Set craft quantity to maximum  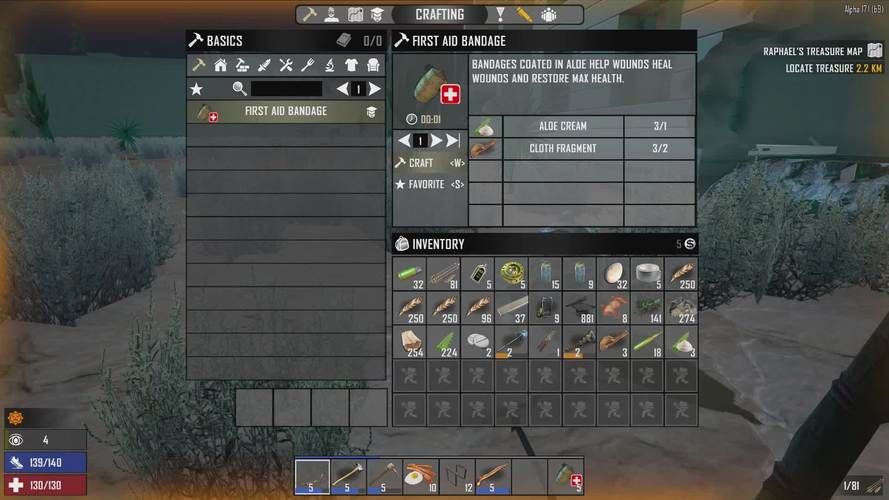(453, 141)
